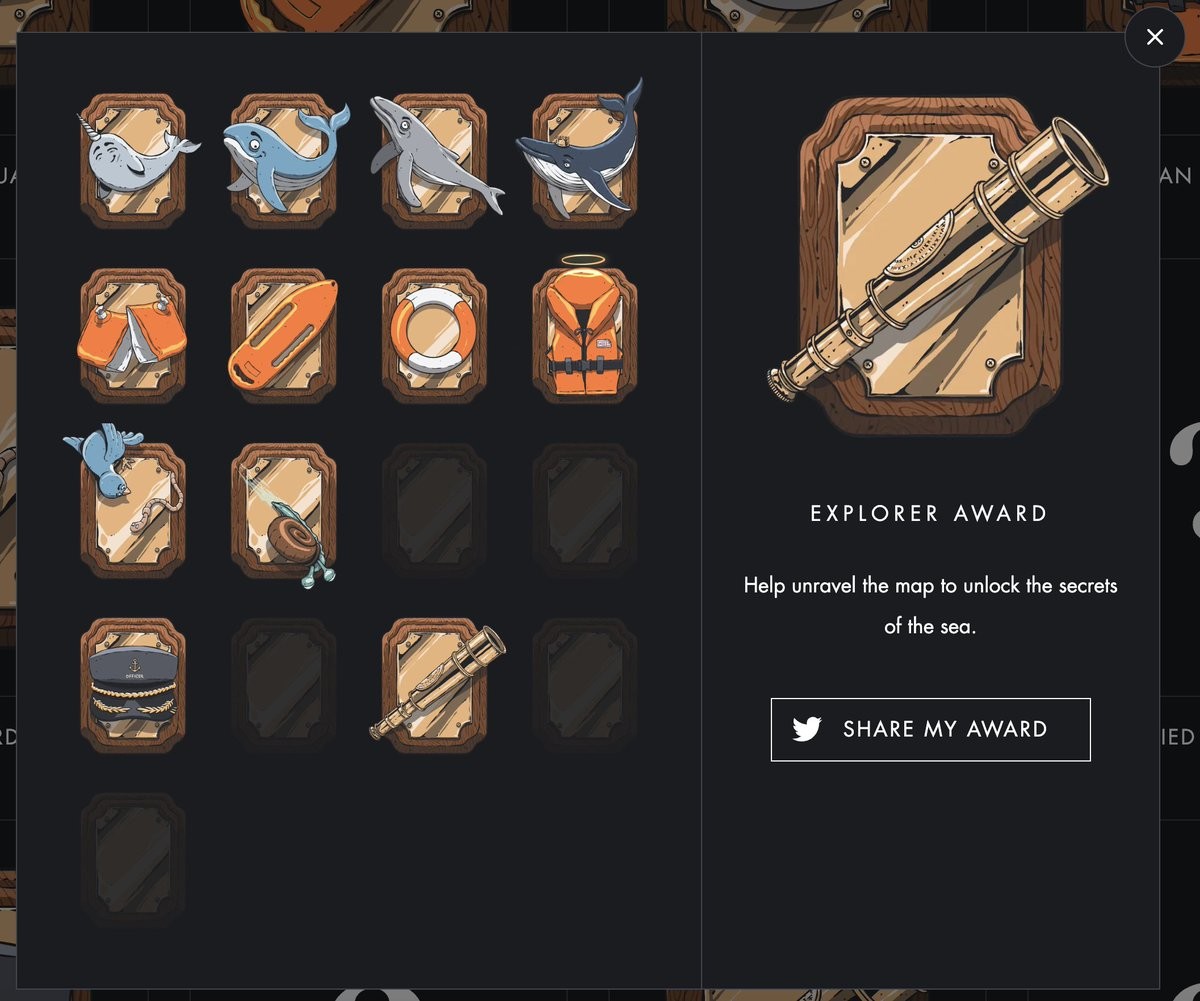Choose the light blue whale badge

(x=284, y=159)
